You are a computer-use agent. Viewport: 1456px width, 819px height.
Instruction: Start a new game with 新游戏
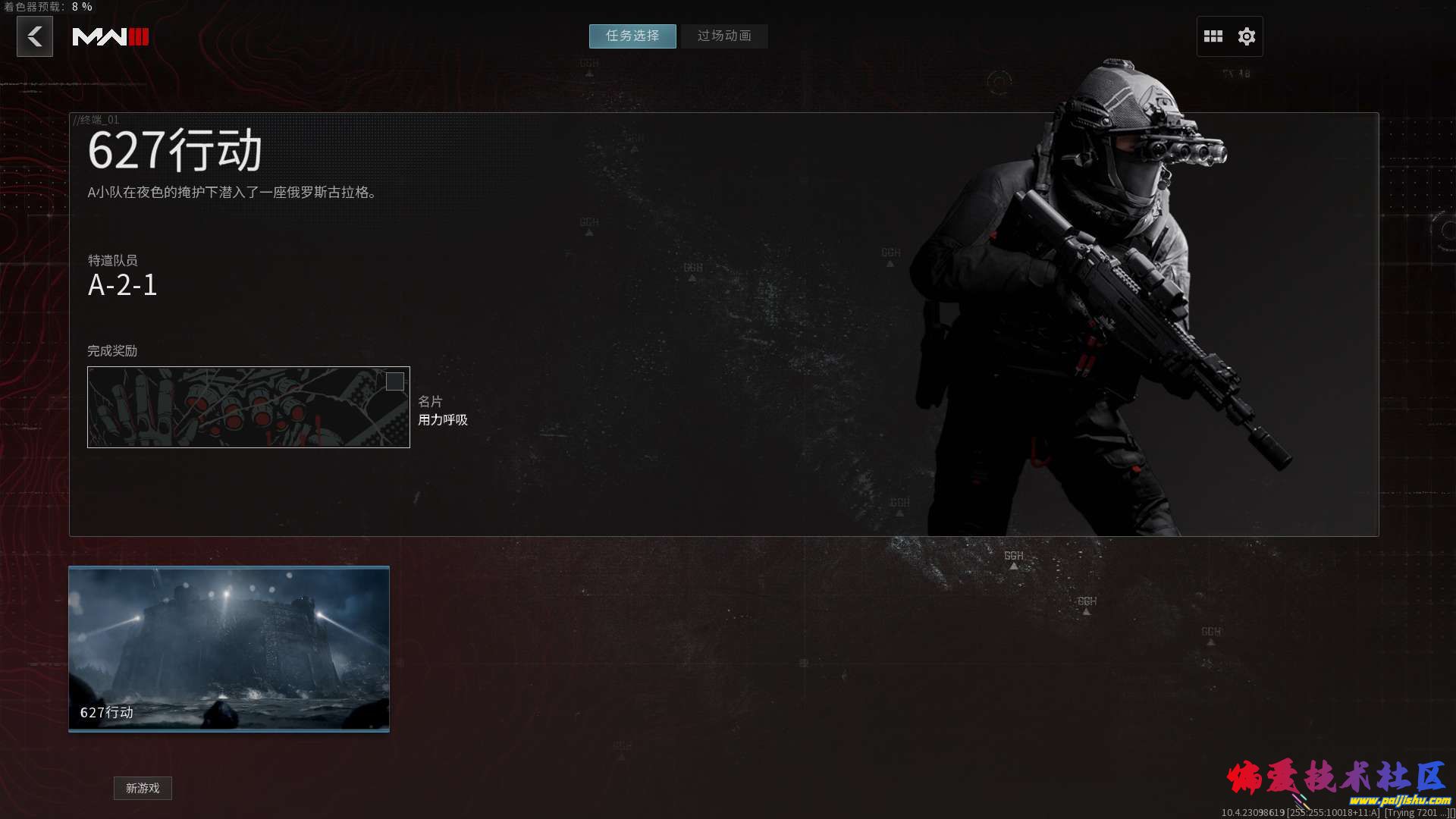click(x=143, y=789)
